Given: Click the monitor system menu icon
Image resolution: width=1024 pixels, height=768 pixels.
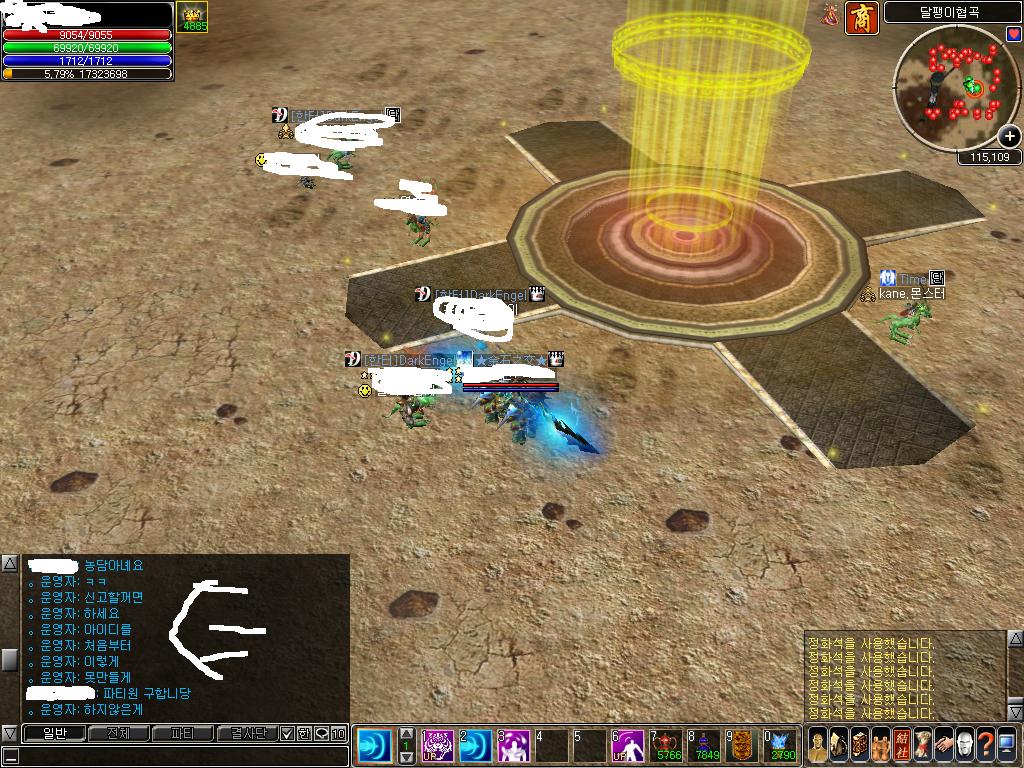Looking at the screenshot, I should click(1006, 745).
